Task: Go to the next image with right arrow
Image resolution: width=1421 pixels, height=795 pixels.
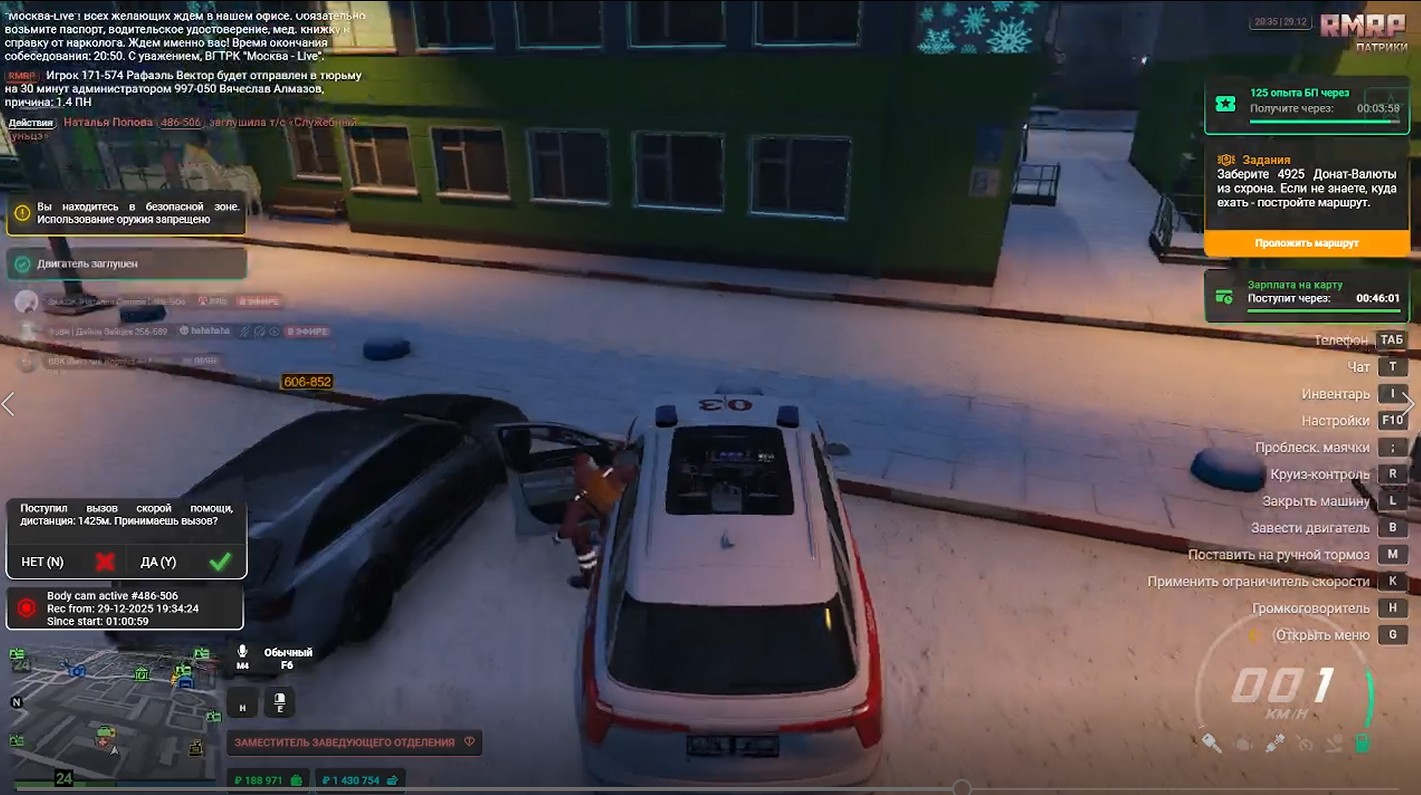Action: (1410, 404)
